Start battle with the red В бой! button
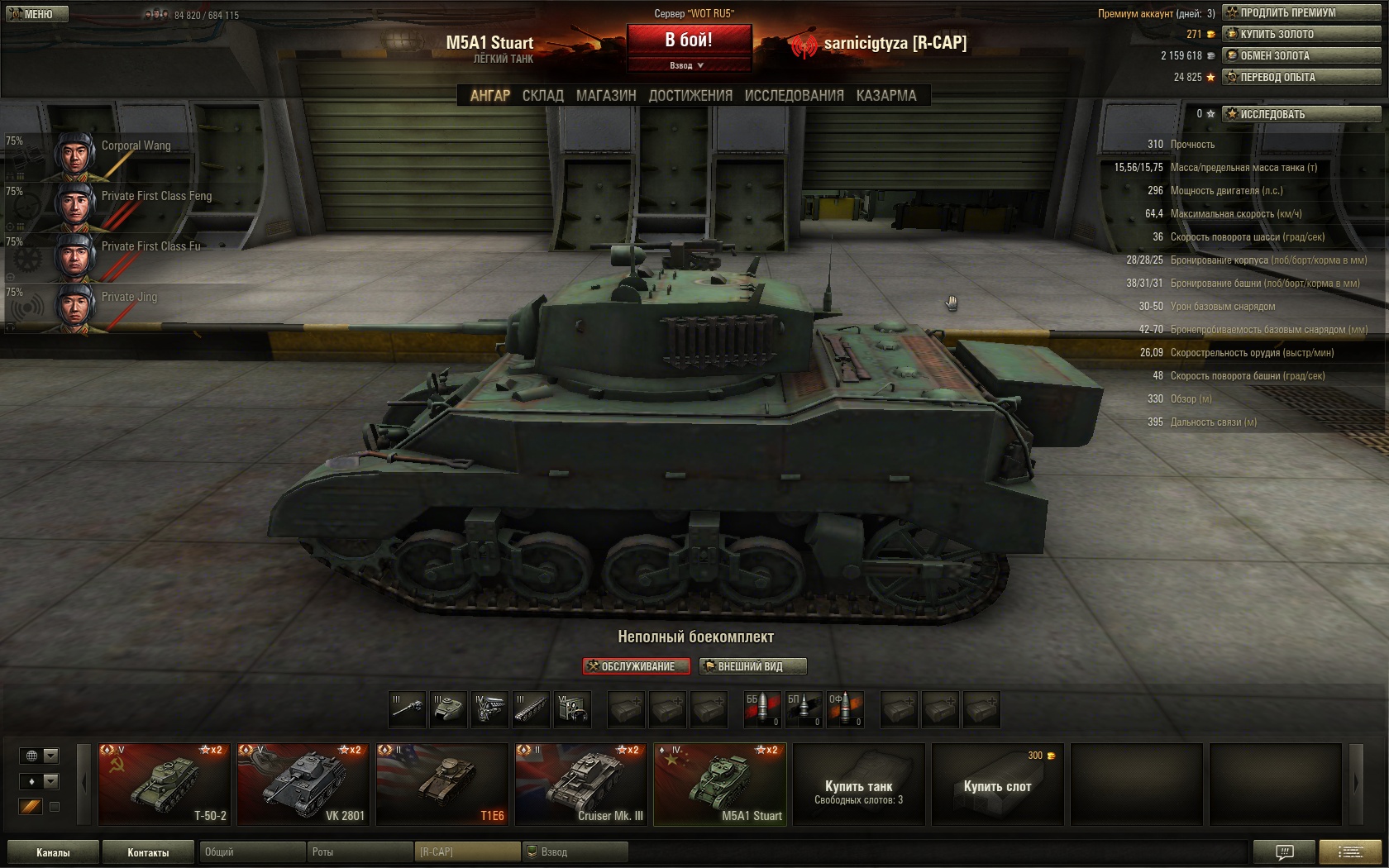 point(689,40)
